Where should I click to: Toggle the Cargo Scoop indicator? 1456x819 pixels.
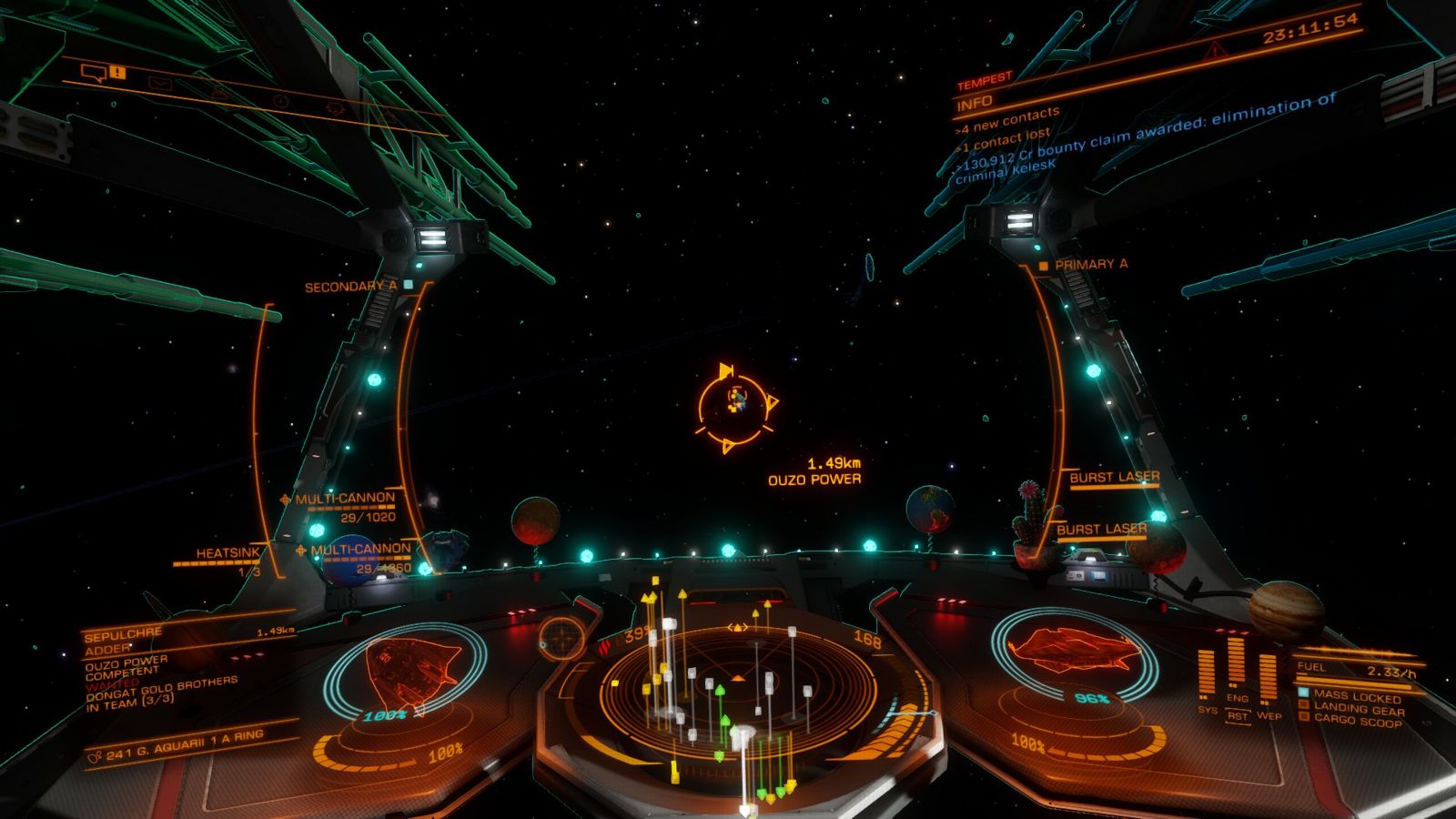click(x=1357, y=721)
